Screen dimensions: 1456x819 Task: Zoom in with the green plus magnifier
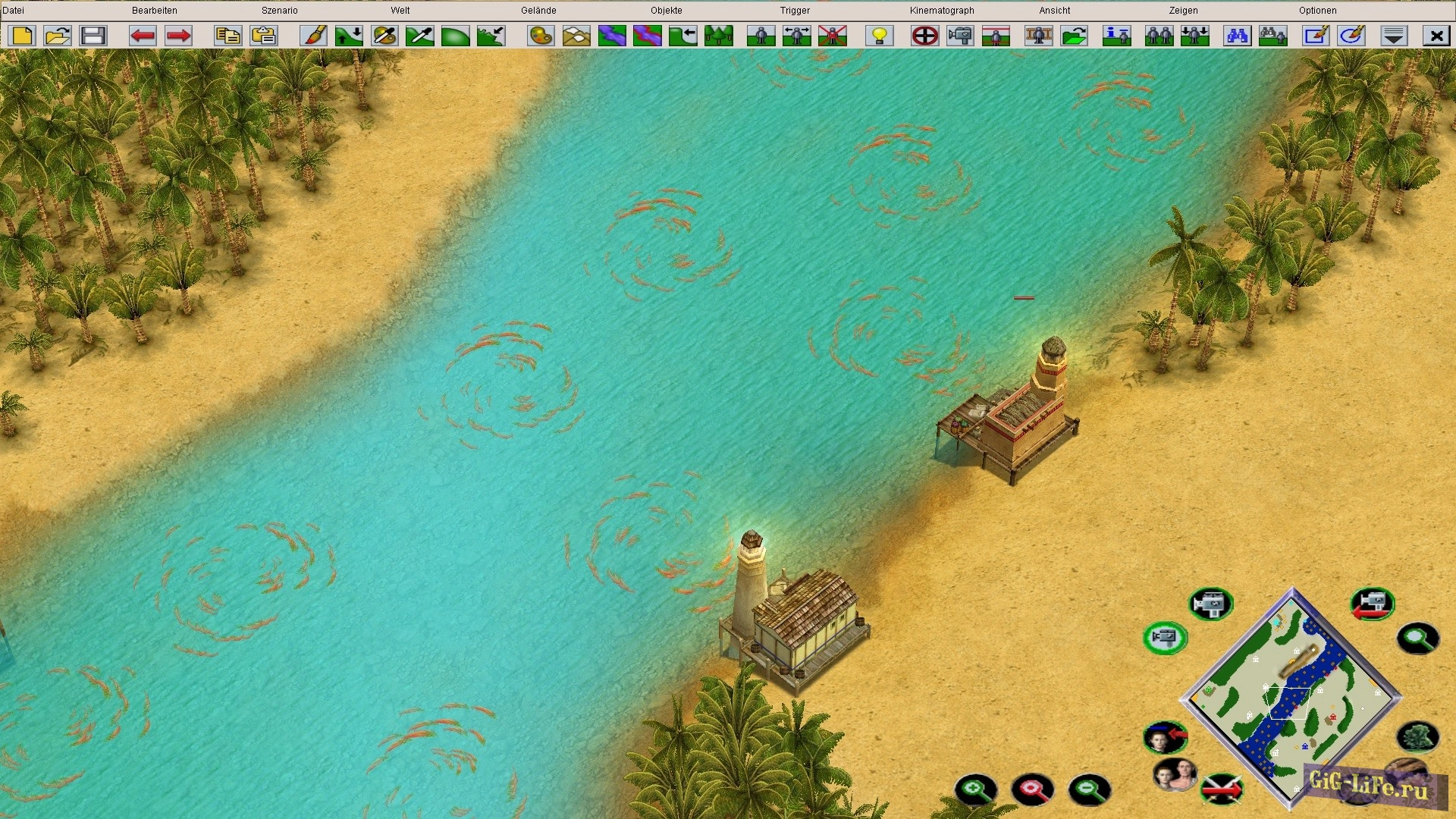tap(975, 790)
